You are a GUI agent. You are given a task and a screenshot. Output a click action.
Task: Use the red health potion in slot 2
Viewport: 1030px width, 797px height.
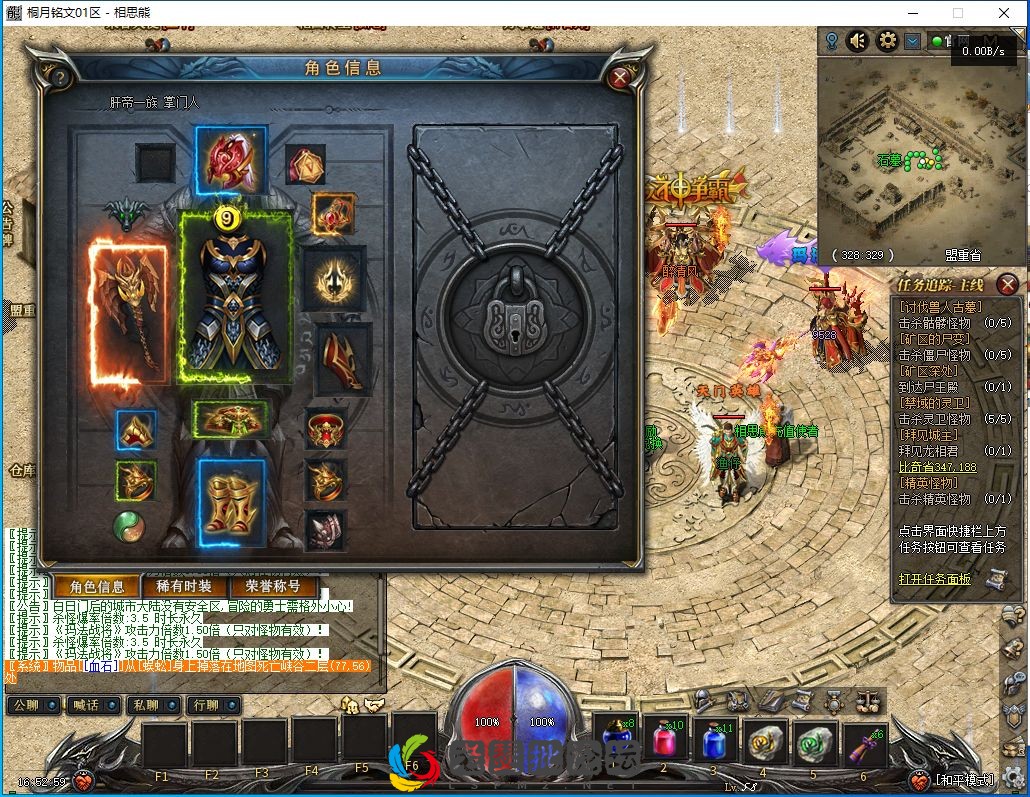point(664,742)
